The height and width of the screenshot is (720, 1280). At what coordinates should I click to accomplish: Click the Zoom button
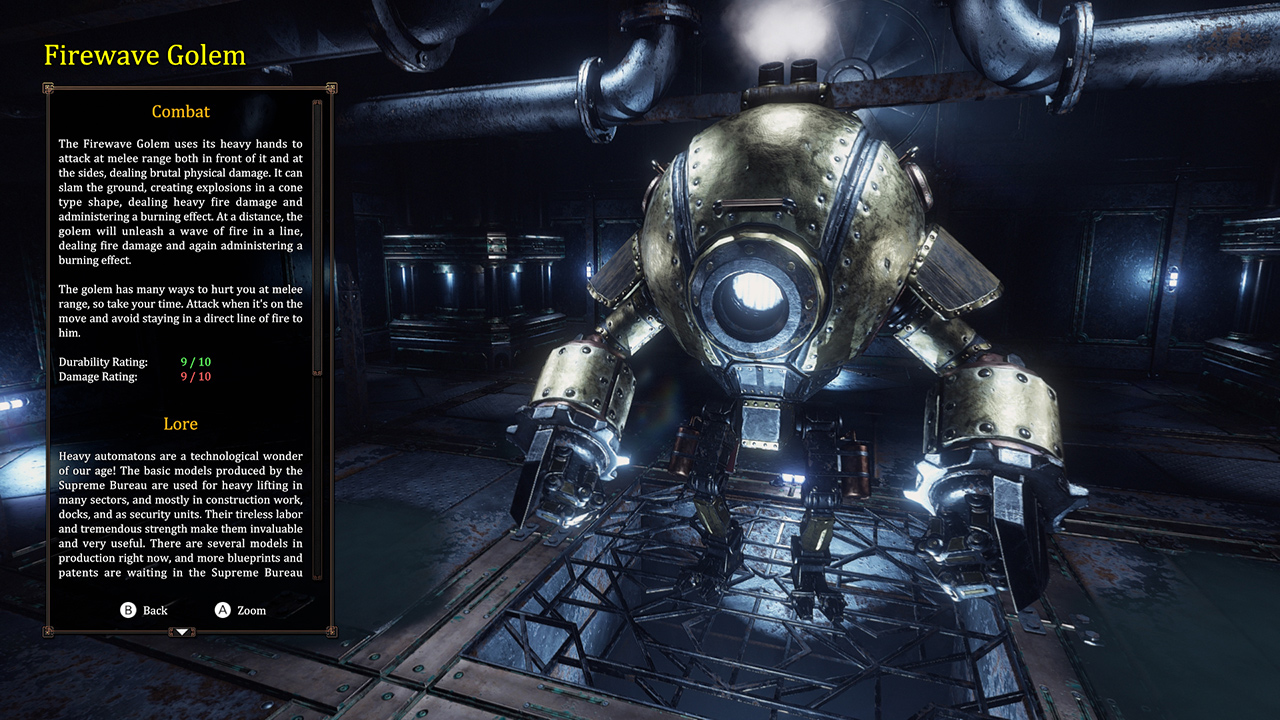(248, 609)
